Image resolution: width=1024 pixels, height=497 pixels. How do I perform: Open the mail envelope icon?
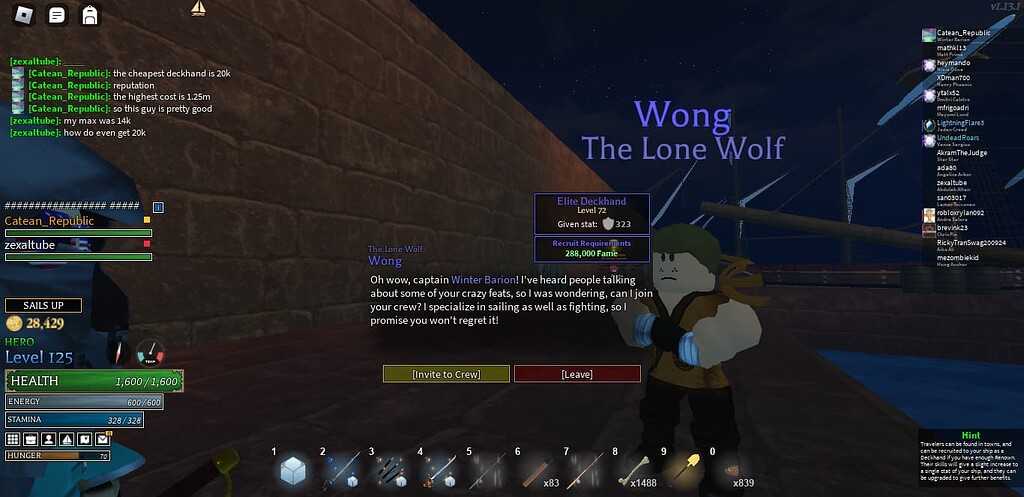coord(102,439)
